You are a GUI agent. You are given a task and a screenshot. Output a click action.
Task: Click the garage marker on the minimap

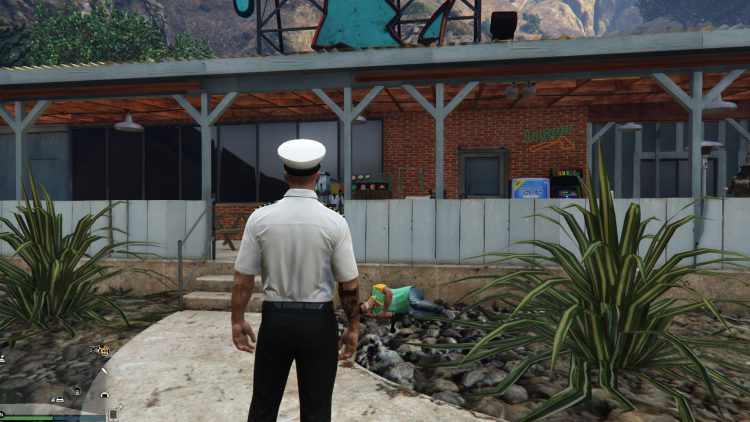[105, 395]
